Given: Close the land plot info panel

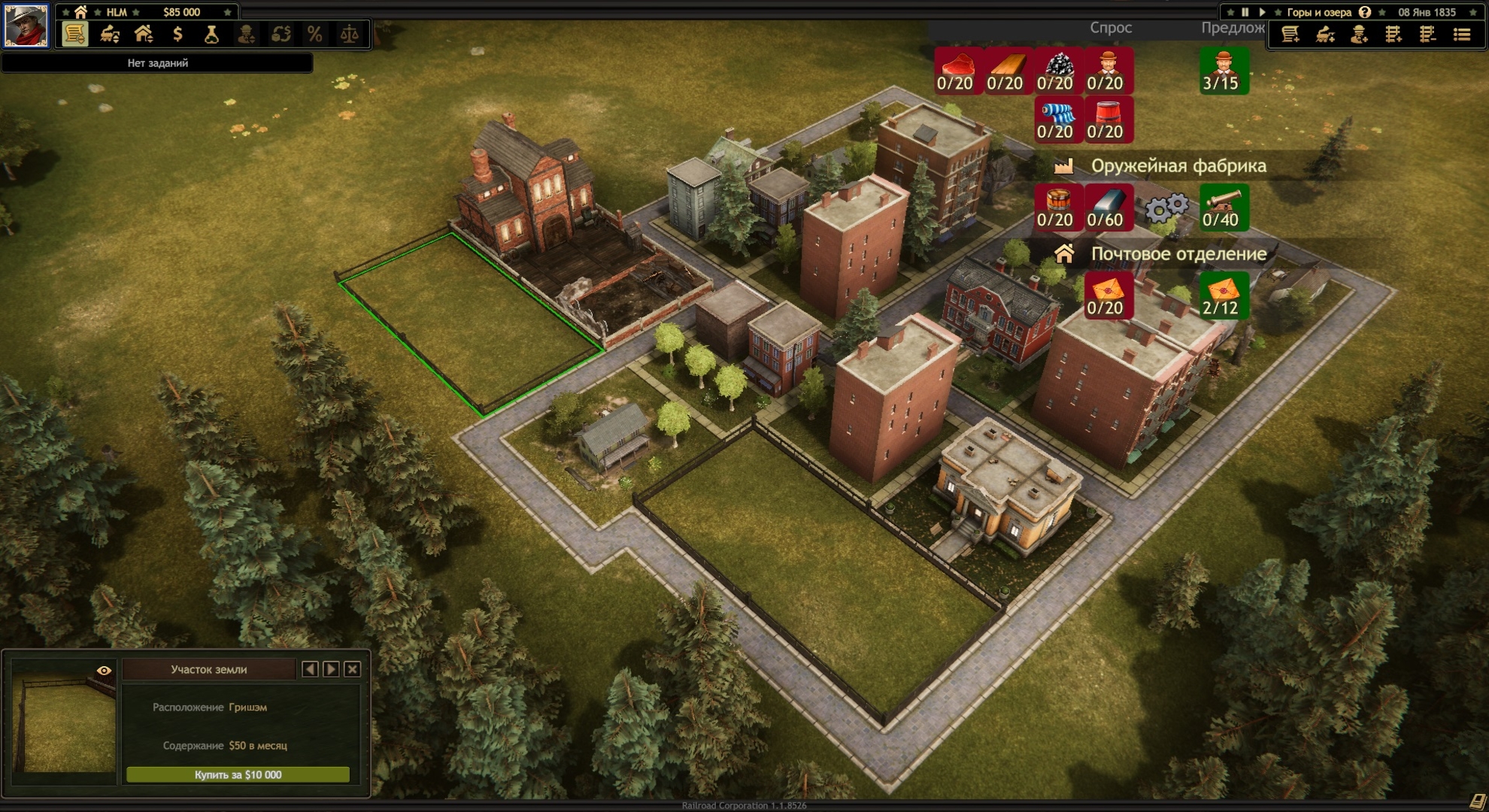Looking at the screenshot, I should 352,669.
